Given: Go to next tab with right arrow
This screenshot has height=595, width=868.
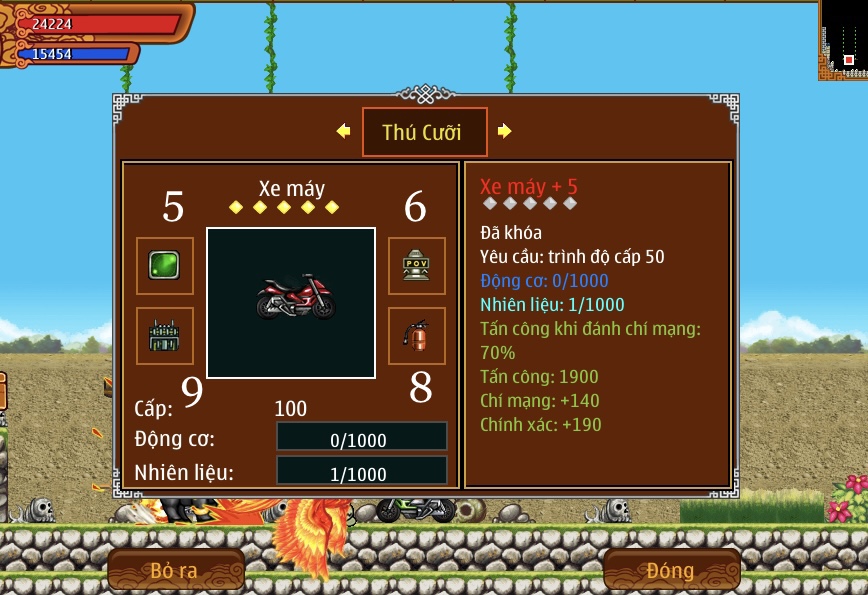Looking at the screenshot, I should 505,131.
